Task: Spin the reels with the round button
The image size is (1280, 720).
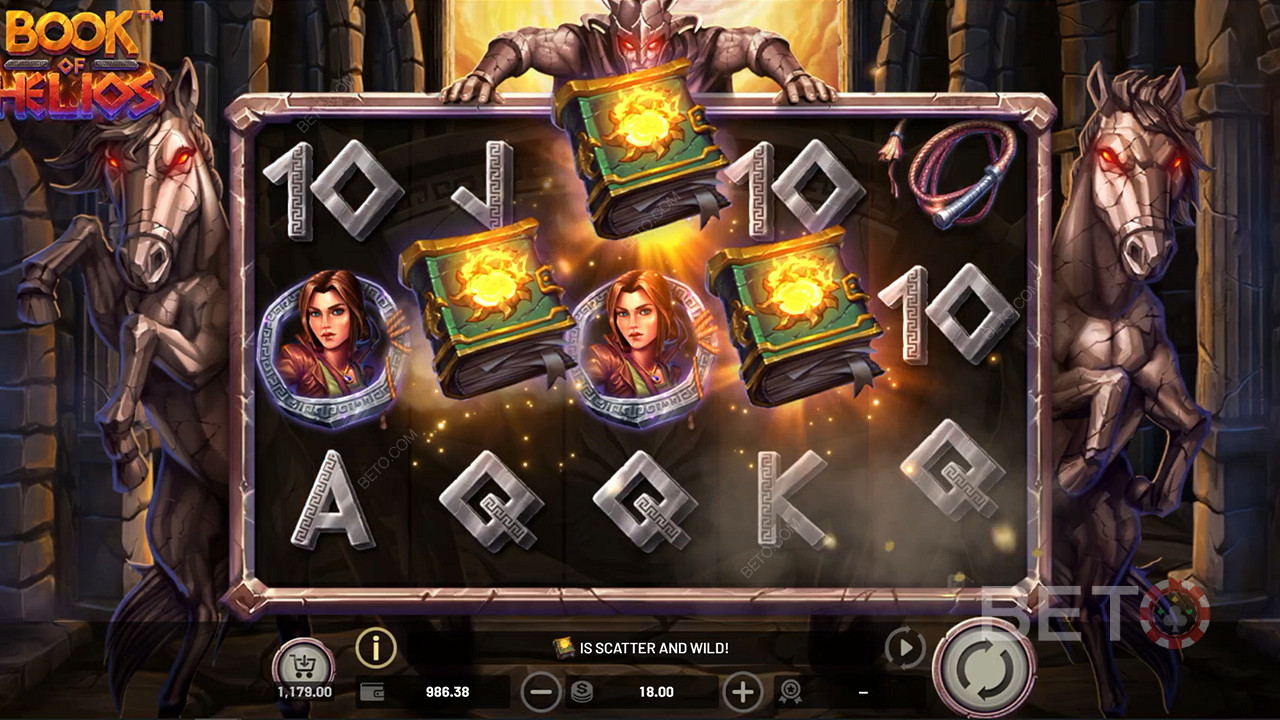Action: coord(984,667)
